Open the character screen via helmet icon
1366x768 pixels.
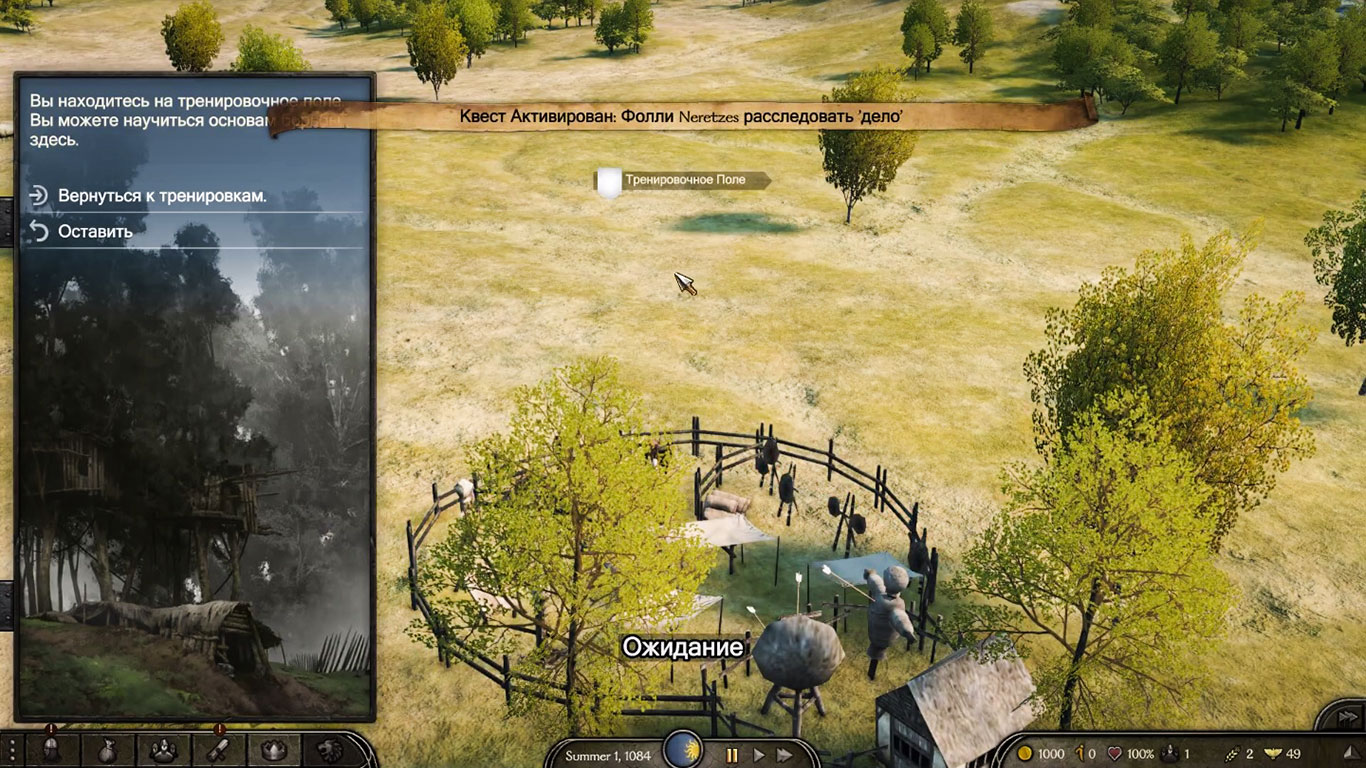point(51,749)
